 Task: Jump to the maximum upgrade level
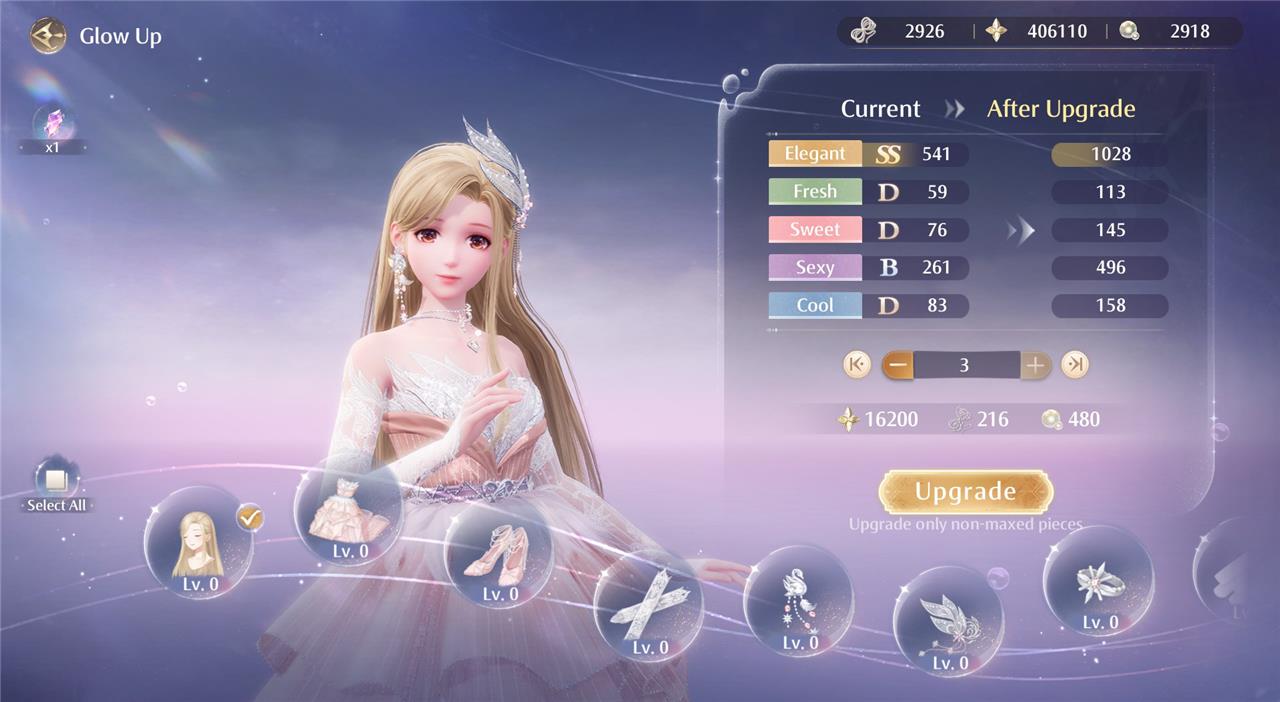1075,365
